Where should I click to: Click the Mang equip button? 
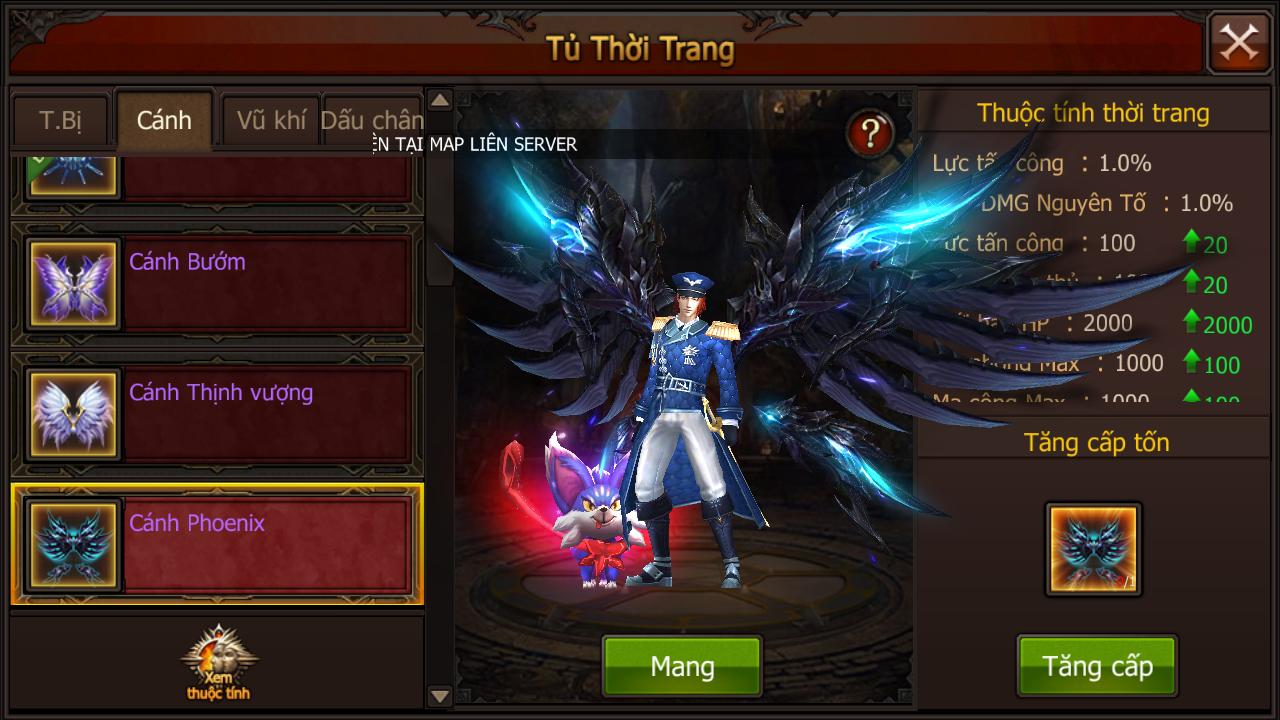tap(682, 666)
